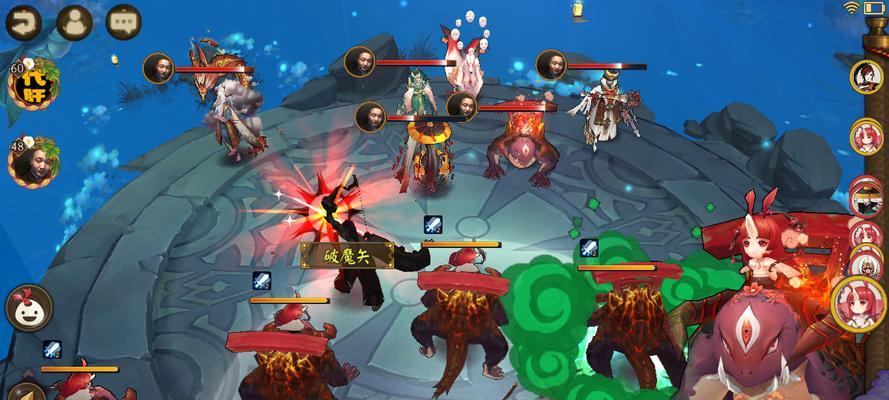Open the player profile icon
The height and width of the screenshot is (400, 889).
tap(74, 21)
